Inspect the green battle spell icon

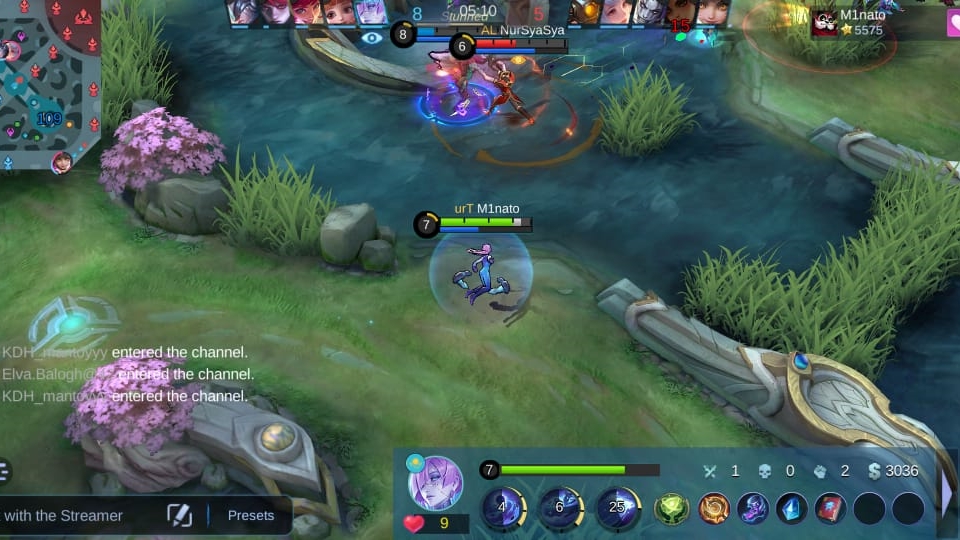coord(671,509)
